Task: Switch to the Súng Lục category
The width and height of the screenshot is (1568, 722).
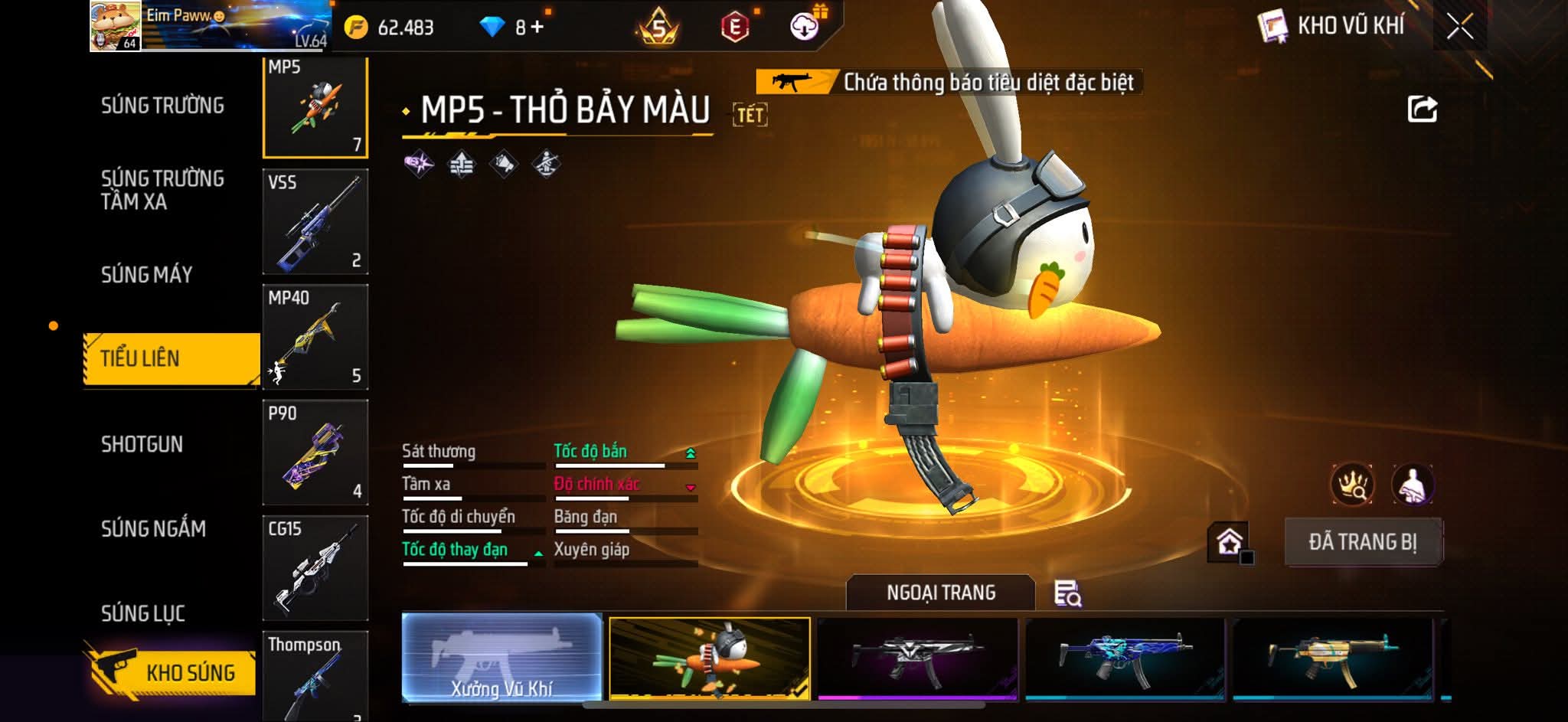Action: [x=143, y=613]
